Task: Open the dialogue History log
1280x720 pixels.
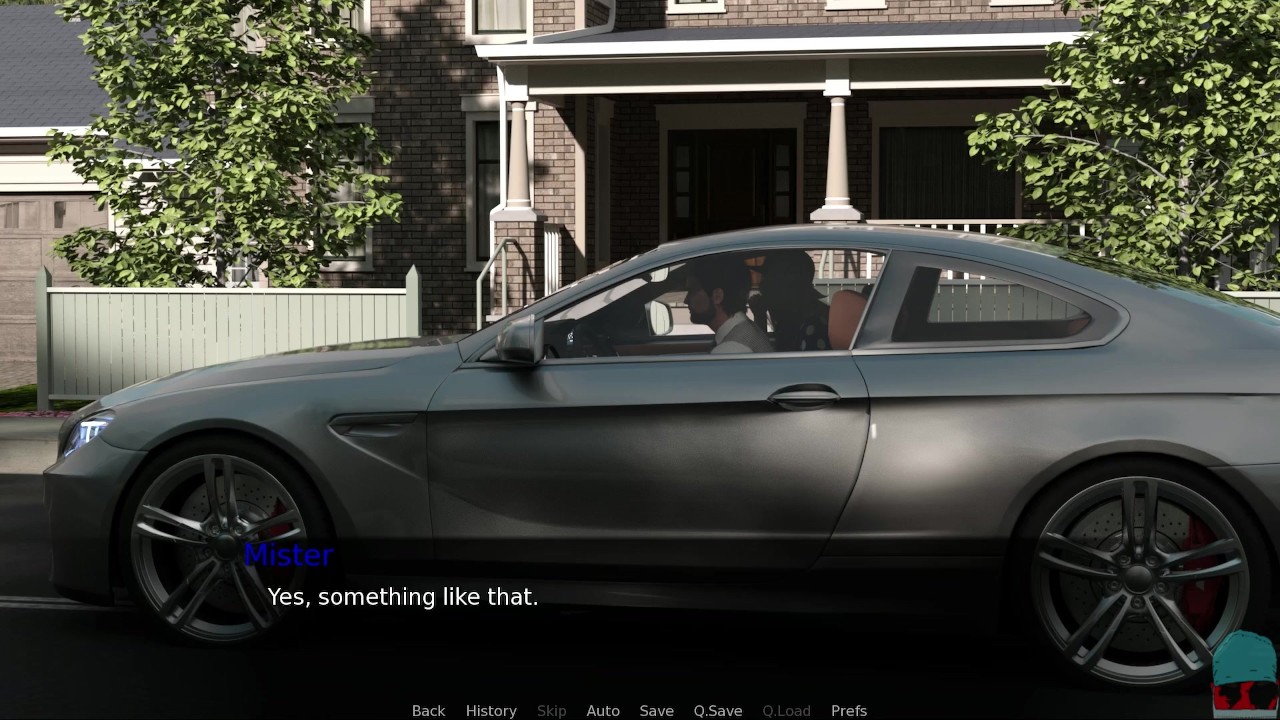Action: click(x=491, y=710)
